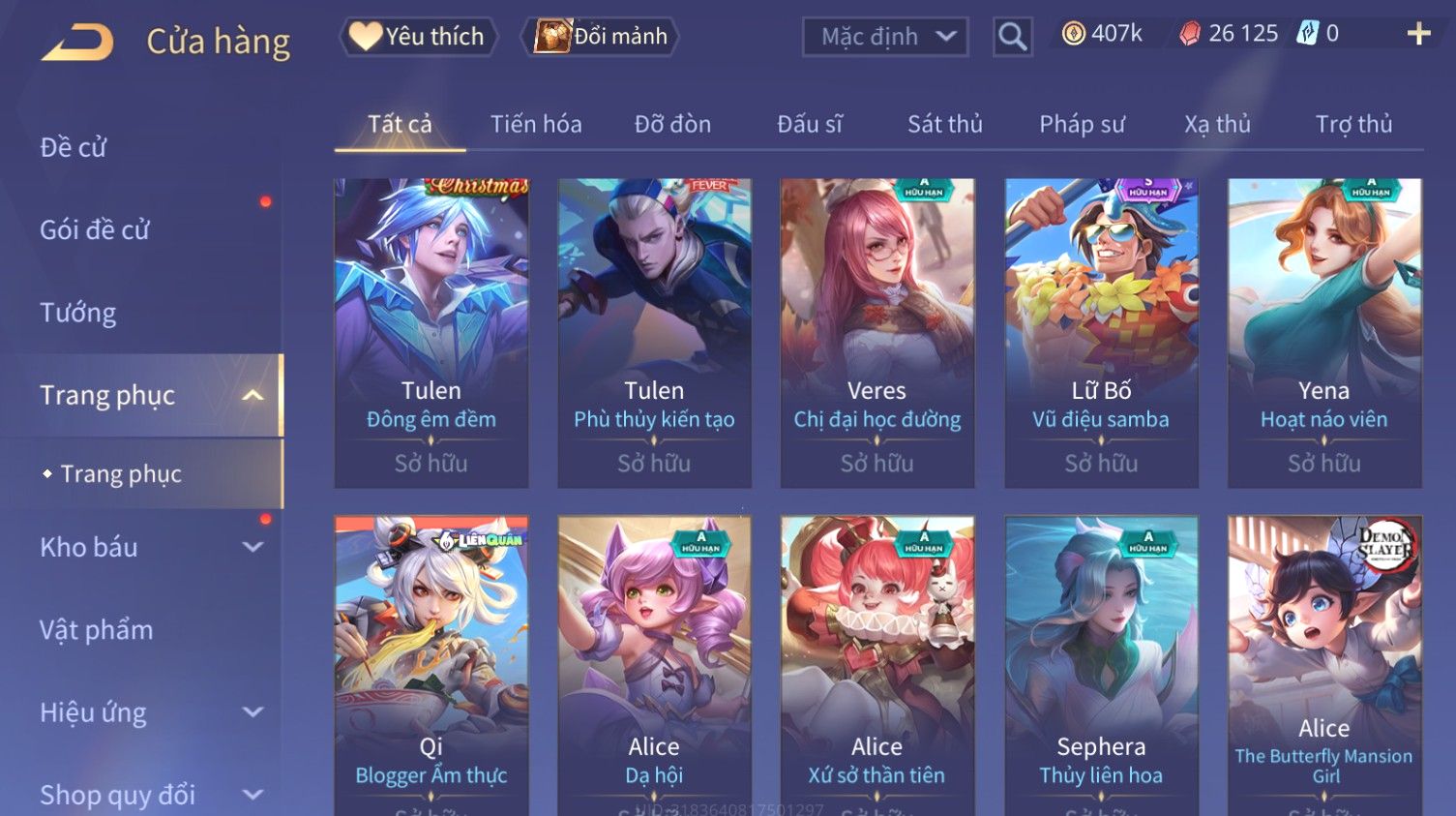Image resolution: width=1456 pixels, height=816 pixels.
Task: Add currency with the plus button
Action: tap(1418, 35)
